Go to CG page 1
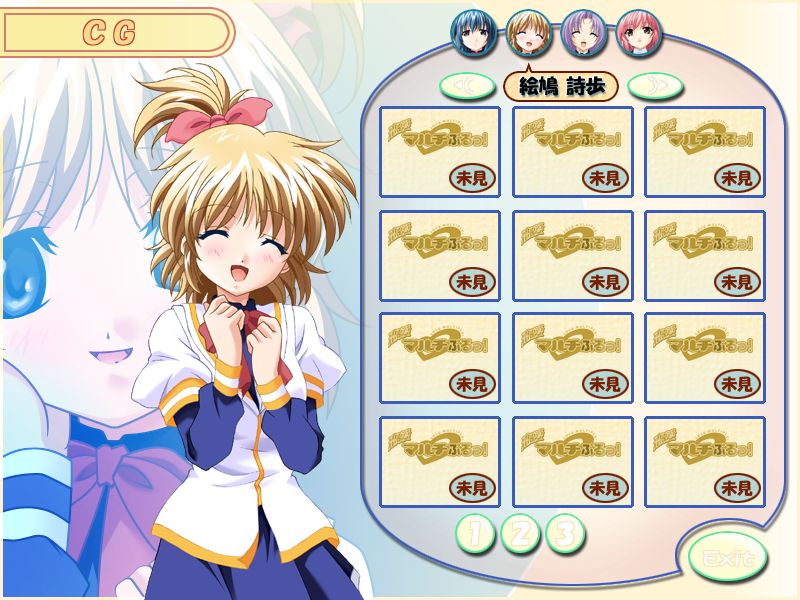The image size is (800, 600). [x=474, y=534]
